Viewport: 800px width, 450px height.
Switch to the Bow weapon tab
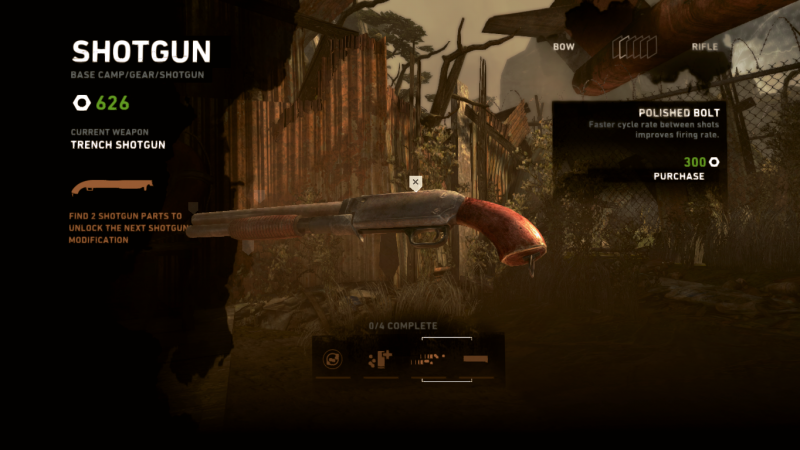[x=565, y=47]
